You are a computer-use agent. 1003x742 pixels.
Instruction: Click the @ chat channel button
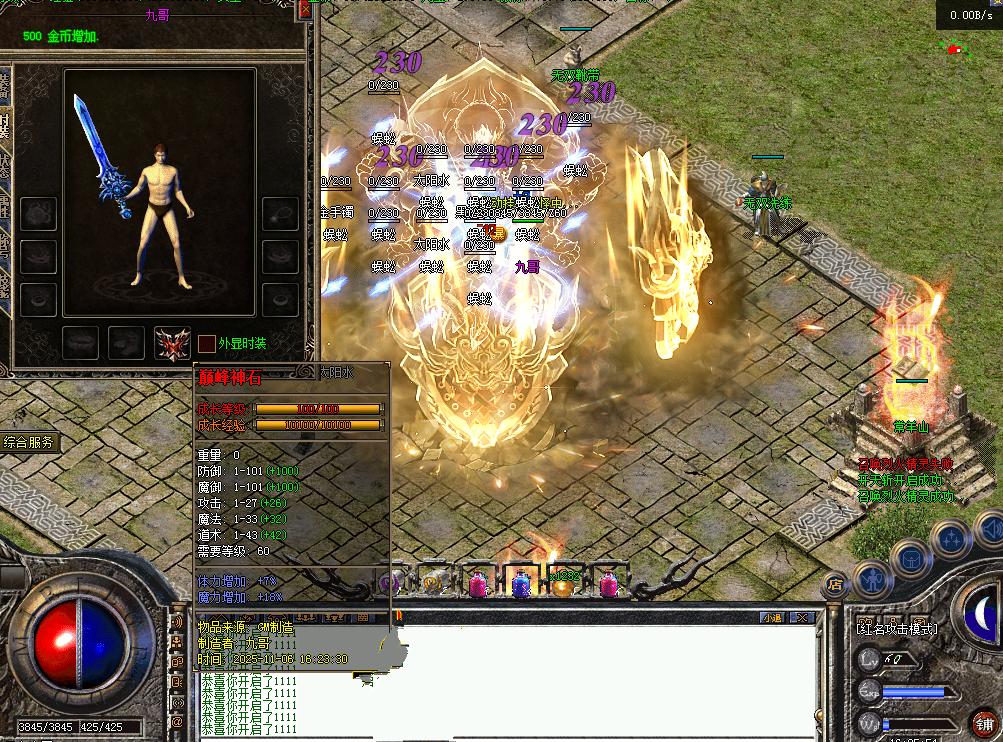click(178, 720)
